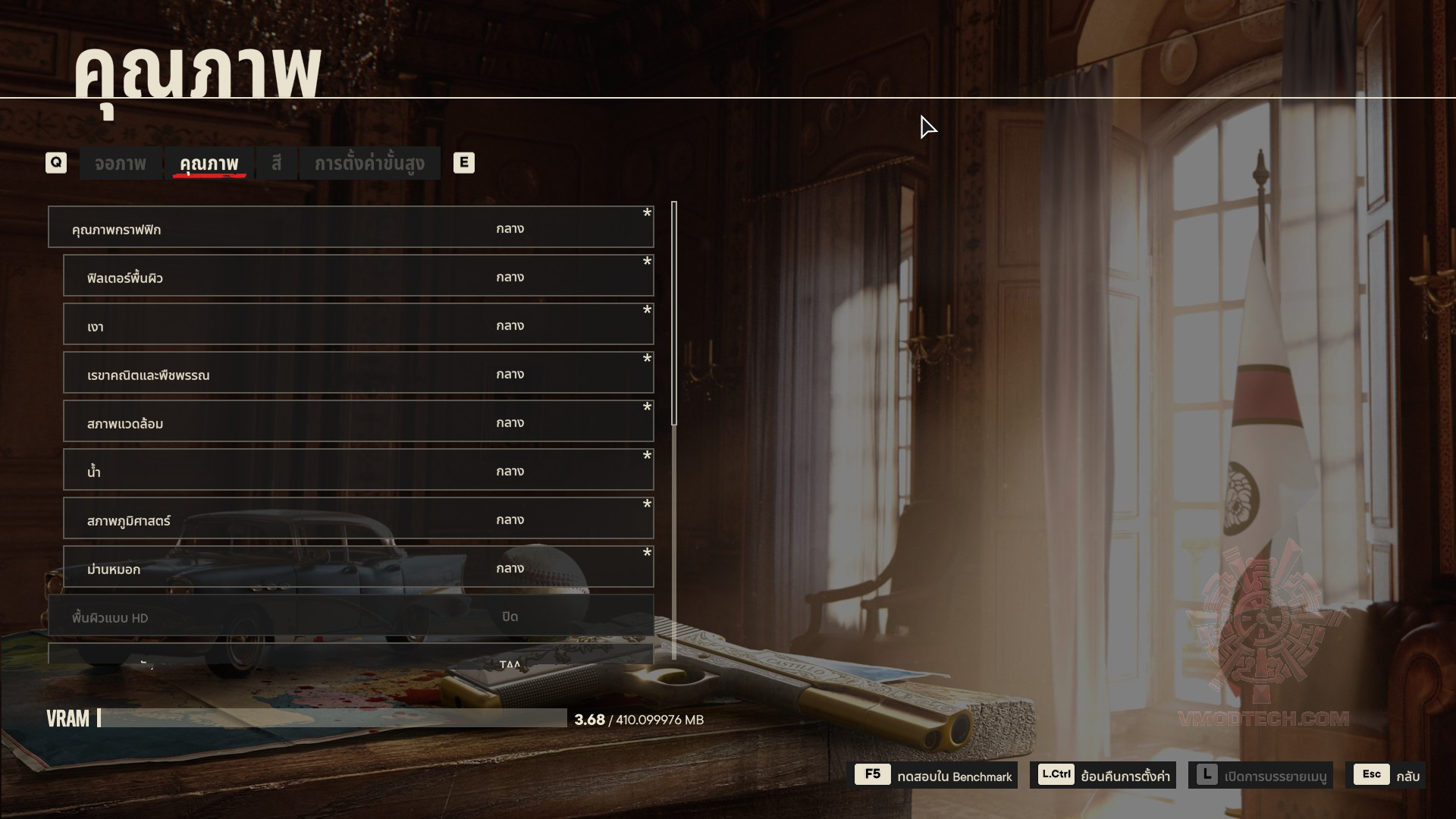Show menu descriptions with เปิดการบรรยายเมนู
Screen dimensions: 1456x819
[1260, 775]
